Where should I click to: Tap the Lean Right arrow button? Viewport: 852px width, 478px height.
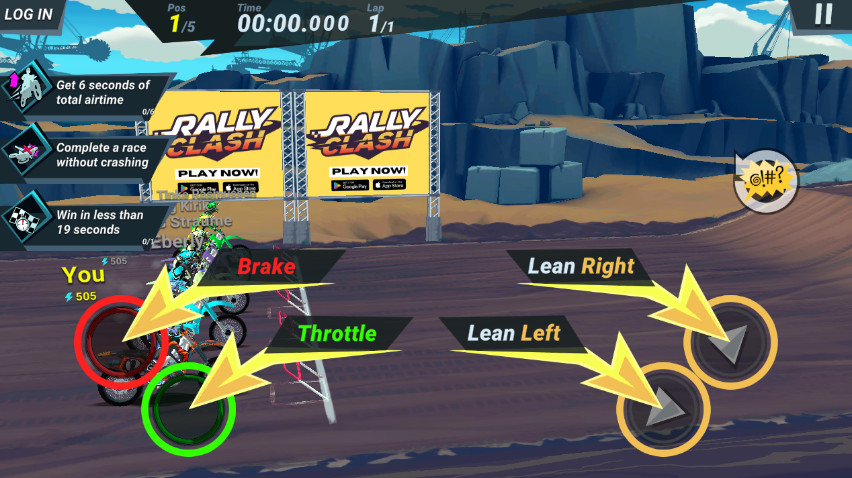730,342
